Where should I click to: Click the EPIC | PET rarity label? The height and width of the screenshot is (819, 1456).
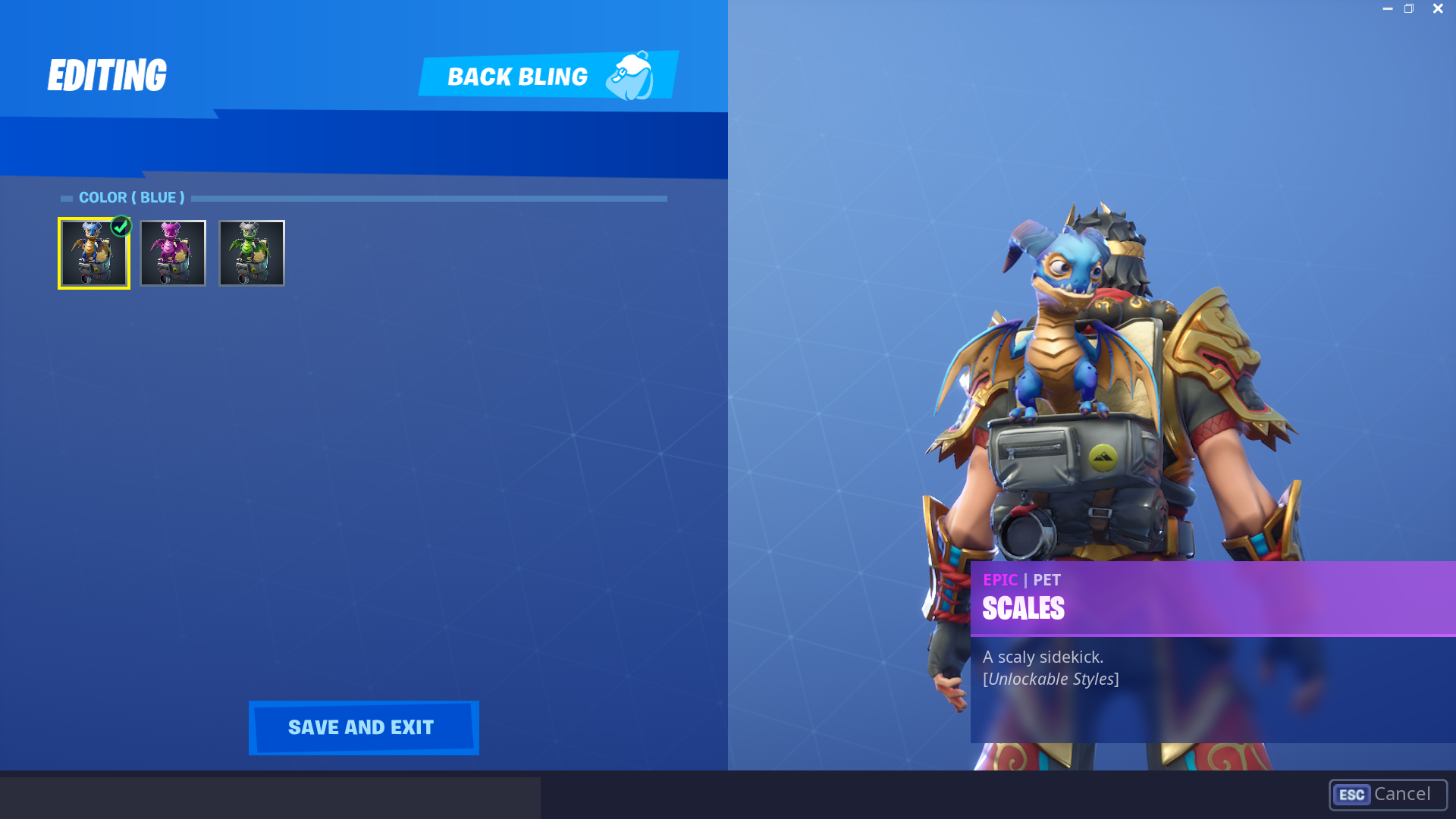[1021, 580]
